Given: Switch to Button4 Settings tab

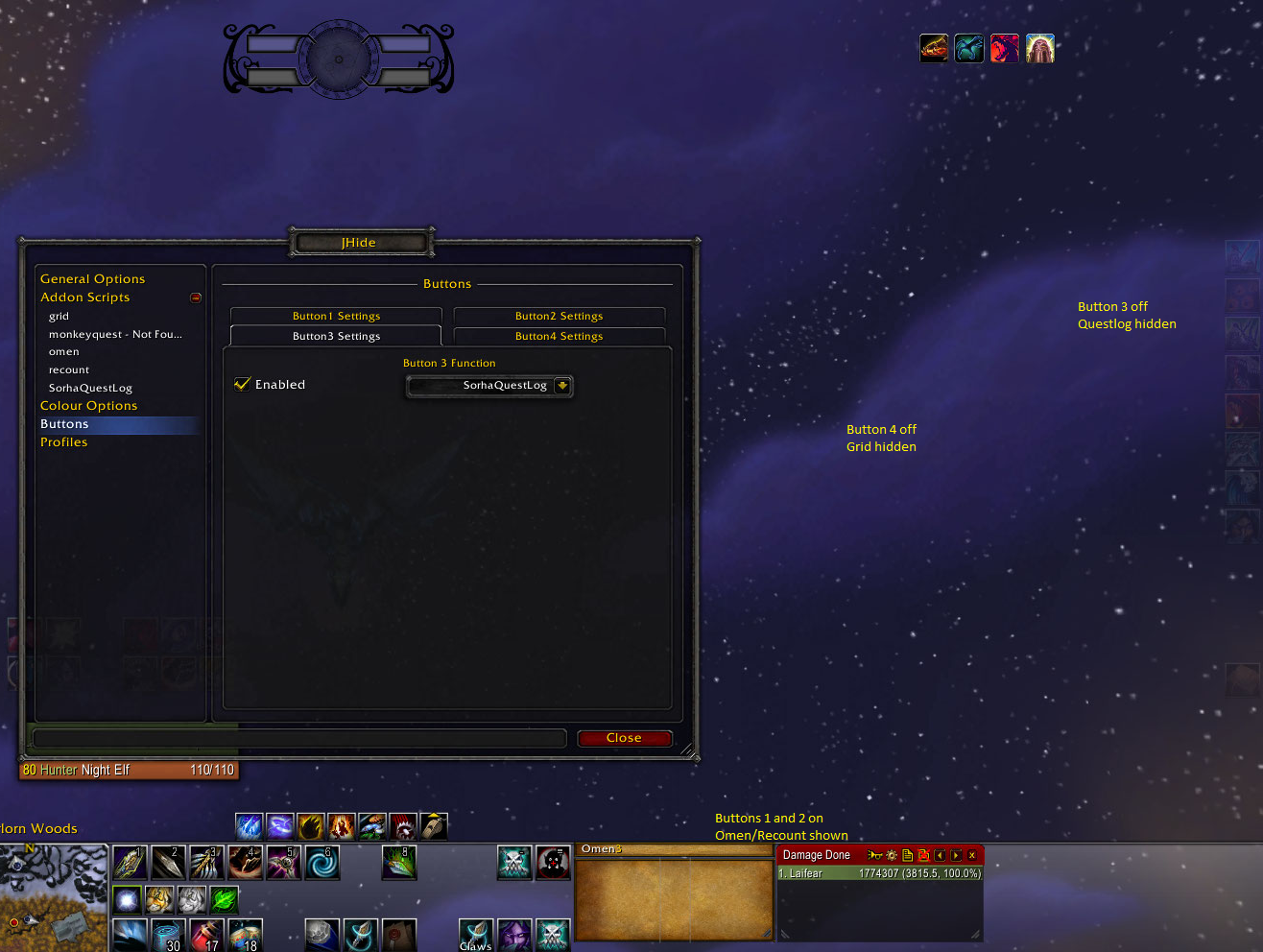Looking at the screenshot, I should 559,336.
